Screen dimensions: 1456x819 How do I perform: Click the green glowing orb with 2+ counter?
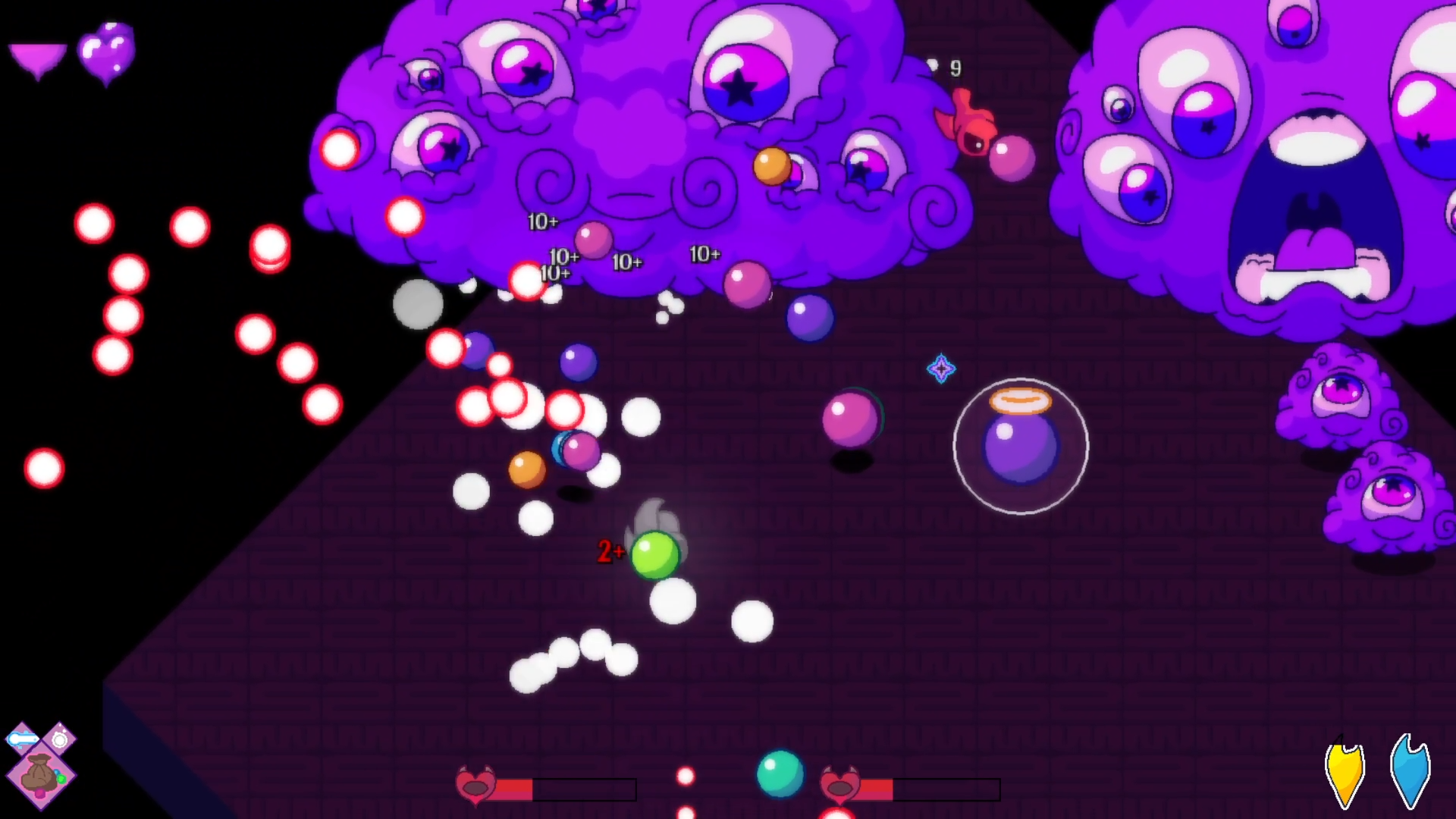[x=656, y=556]
